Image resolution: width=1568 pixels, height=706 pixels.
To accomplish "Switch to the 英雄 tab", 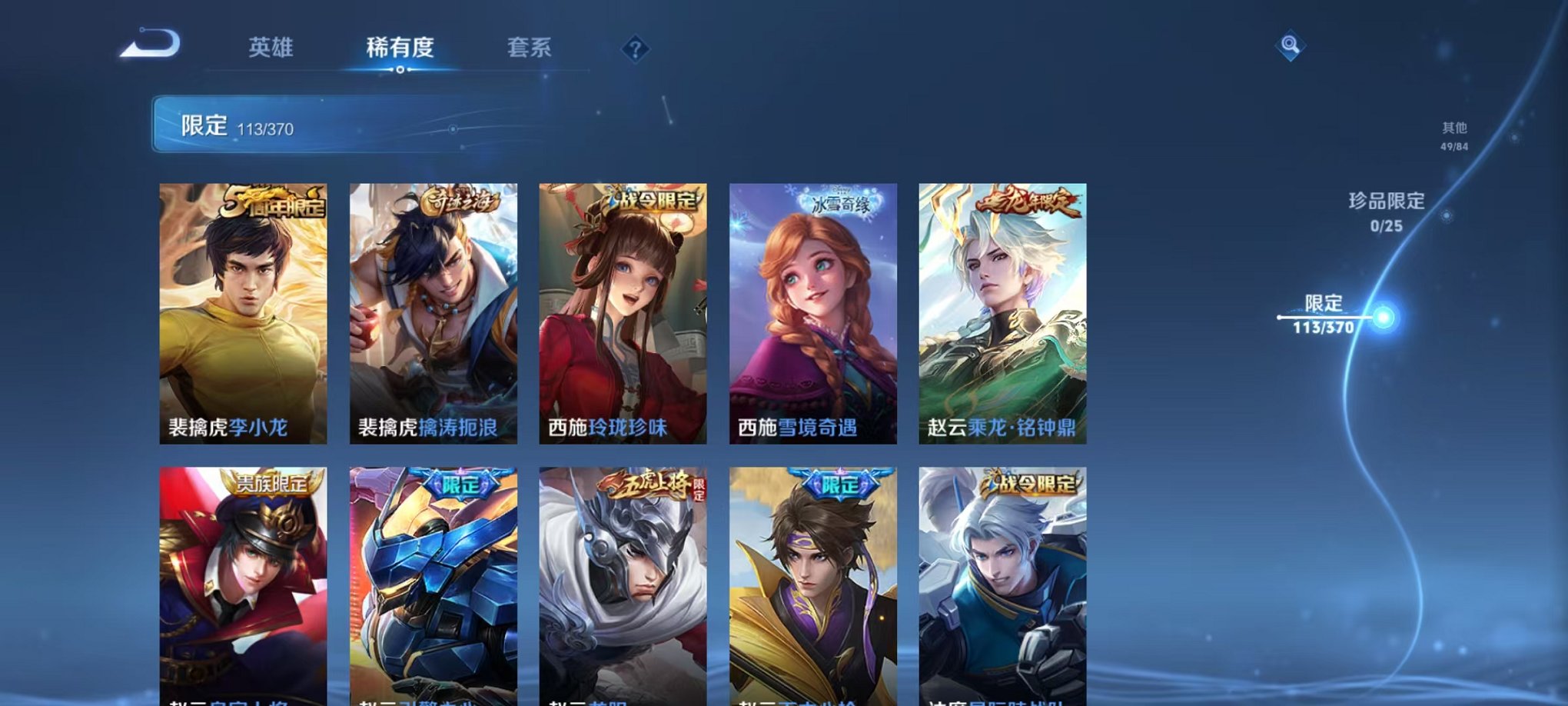I will (x=269, y=48).
